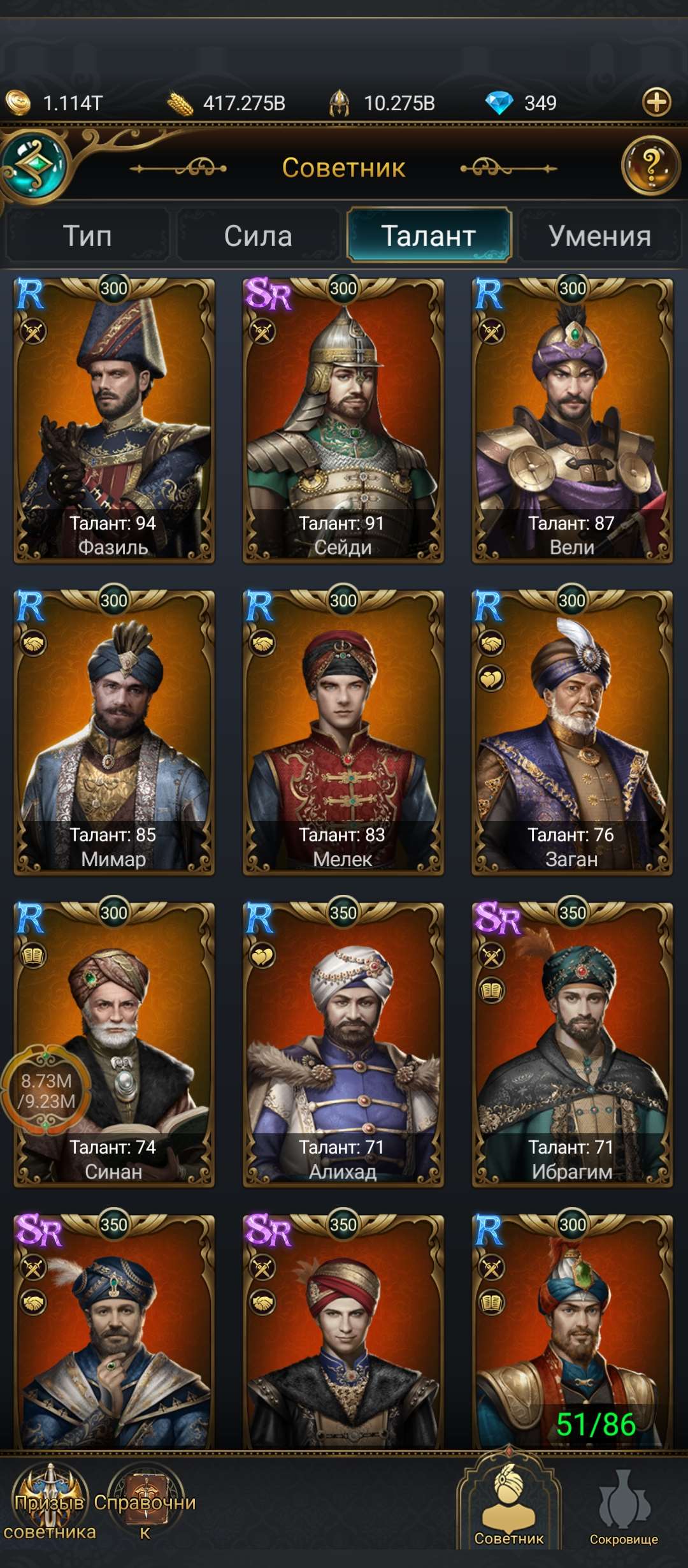Image resolution: width=688 pixels, height=1568 pixels.
Task: Pick the Заган advisor card
Action: (572, 733)
